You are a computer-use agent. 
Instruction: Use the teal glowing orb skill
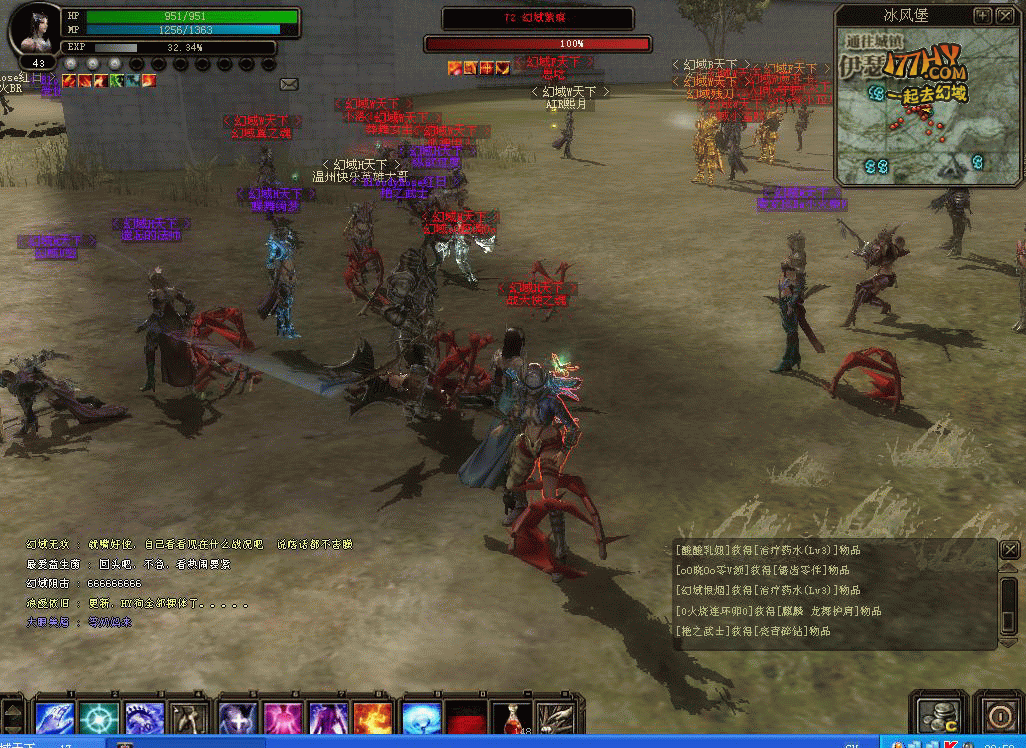(x=100, y=717)
